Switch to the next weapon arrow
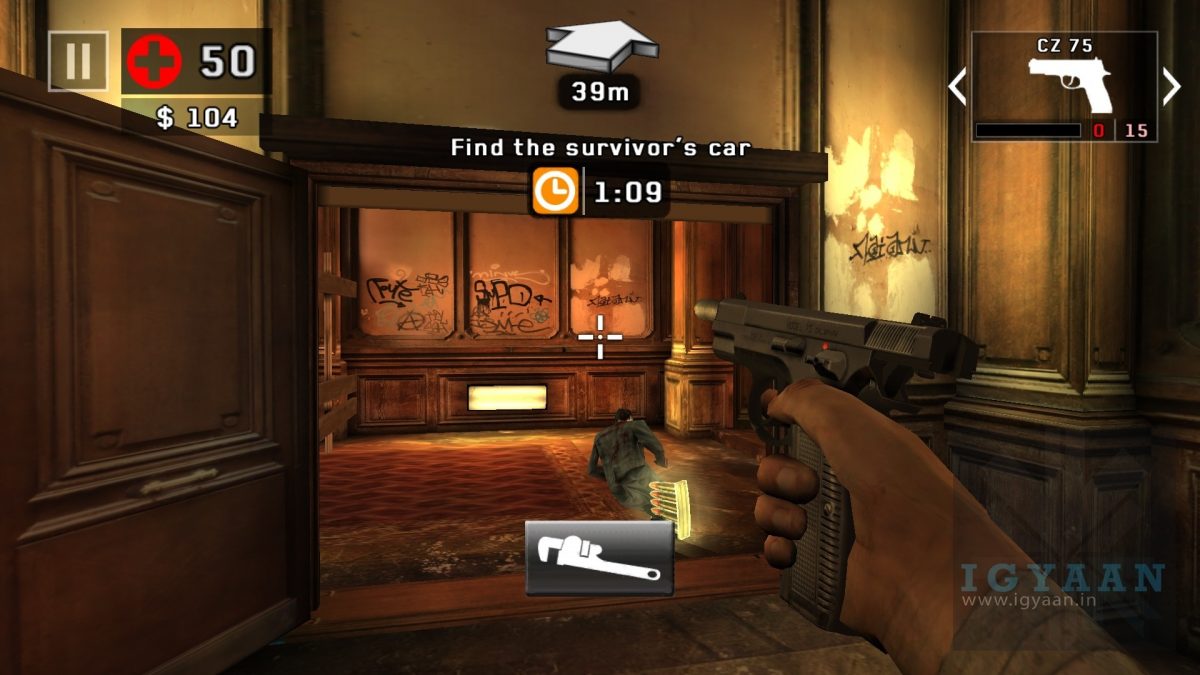Image resolution: width=1200 pixels, height=675 pixels. pos(1172,87)
